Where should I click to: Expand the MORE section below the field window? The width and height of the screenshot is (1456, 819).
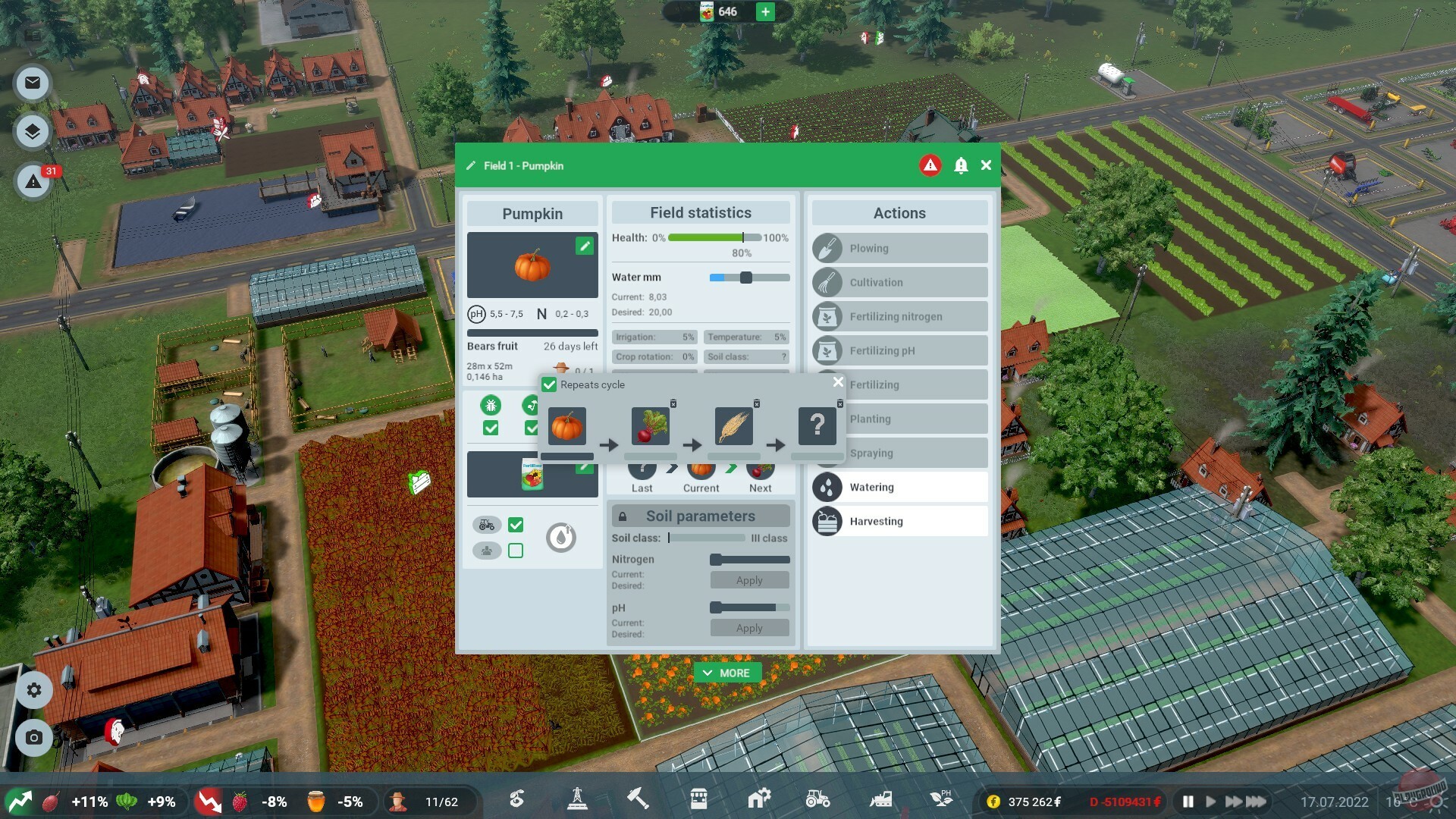[727, 673]
